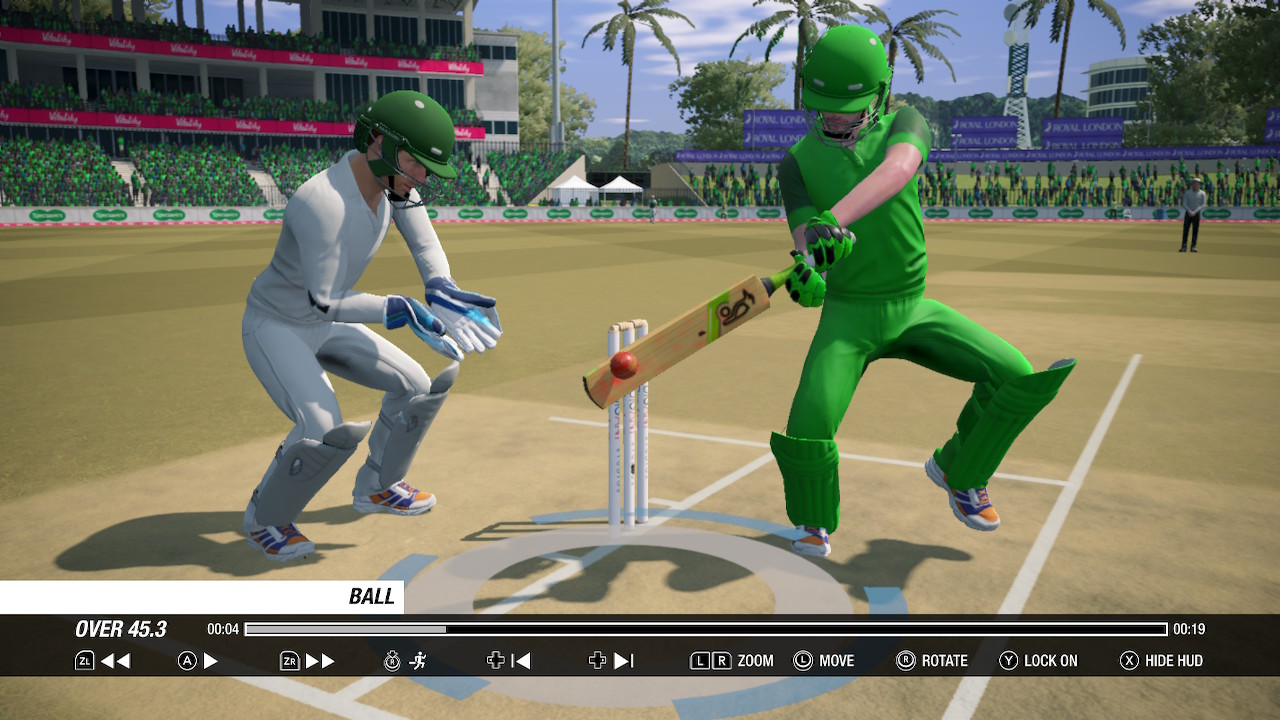Fast-forward the replay with the double-right arrows
The image size is (1280, 720).
(320, 661)
